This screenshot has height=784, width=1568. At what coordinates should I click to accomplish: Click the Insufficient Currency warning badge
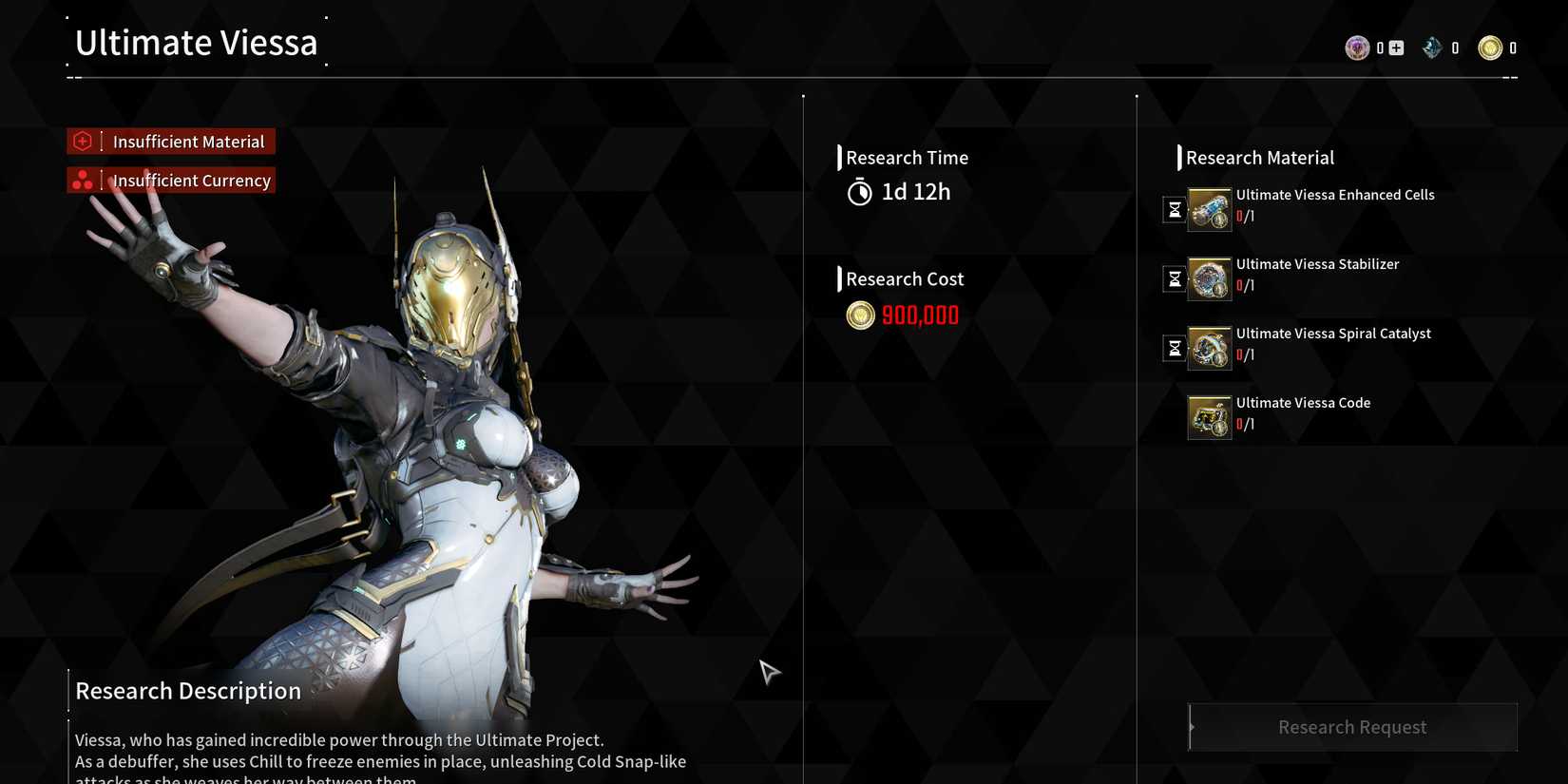[170, 180]
